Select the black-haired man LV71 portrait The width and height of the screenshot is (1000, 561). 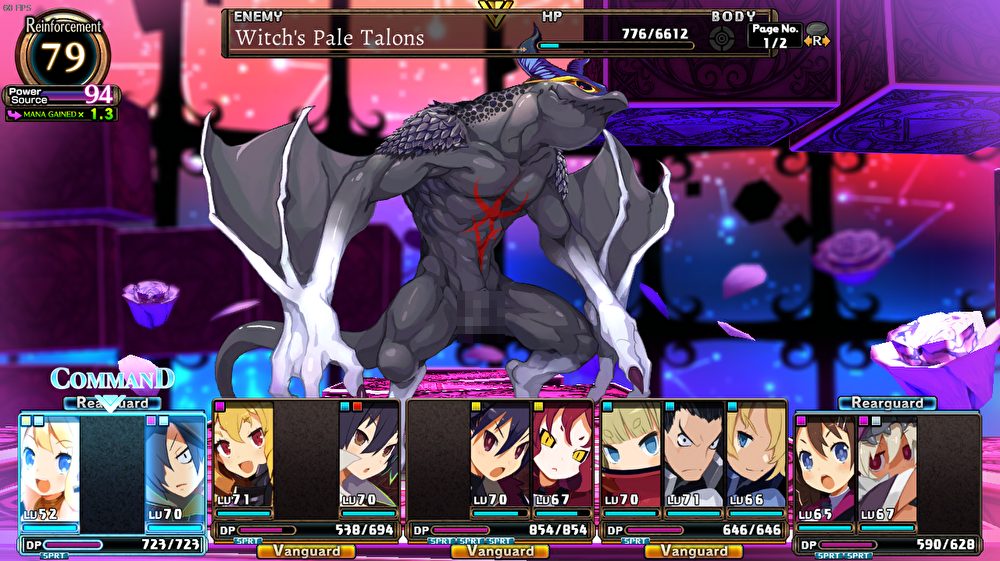[x=693, y=462]
